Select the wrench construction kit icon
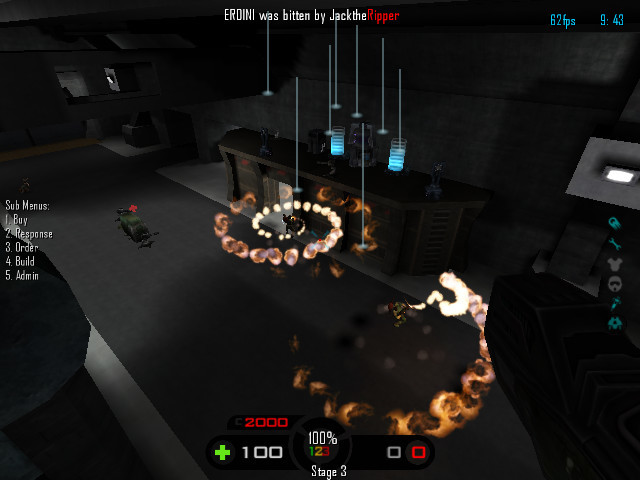 click(616, 243)
